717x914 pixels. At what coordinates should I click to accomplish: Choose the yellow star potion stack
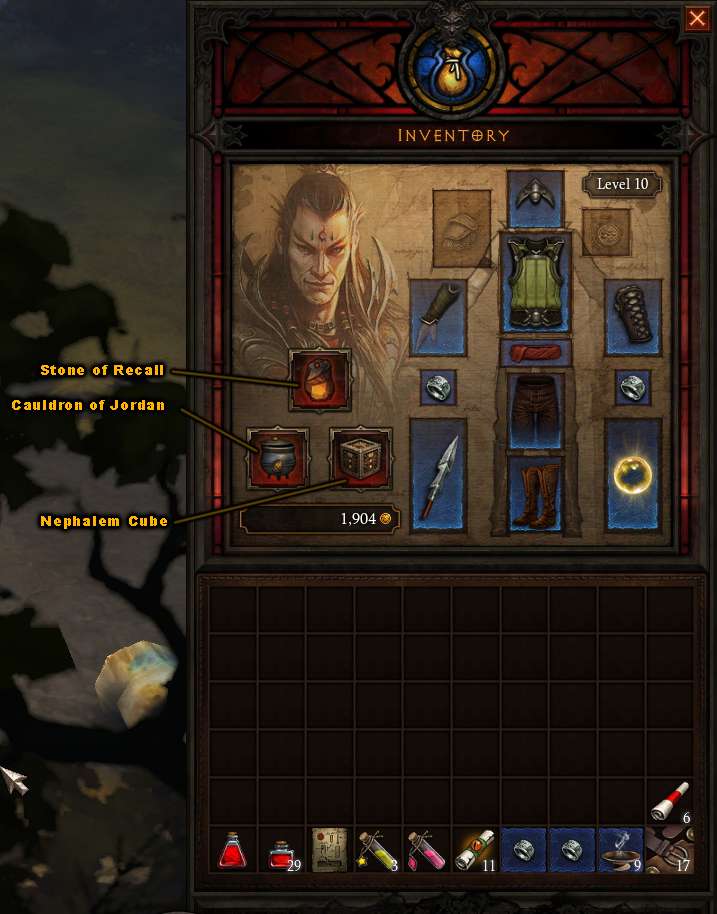pyautogui.click(x=378, y=850)
